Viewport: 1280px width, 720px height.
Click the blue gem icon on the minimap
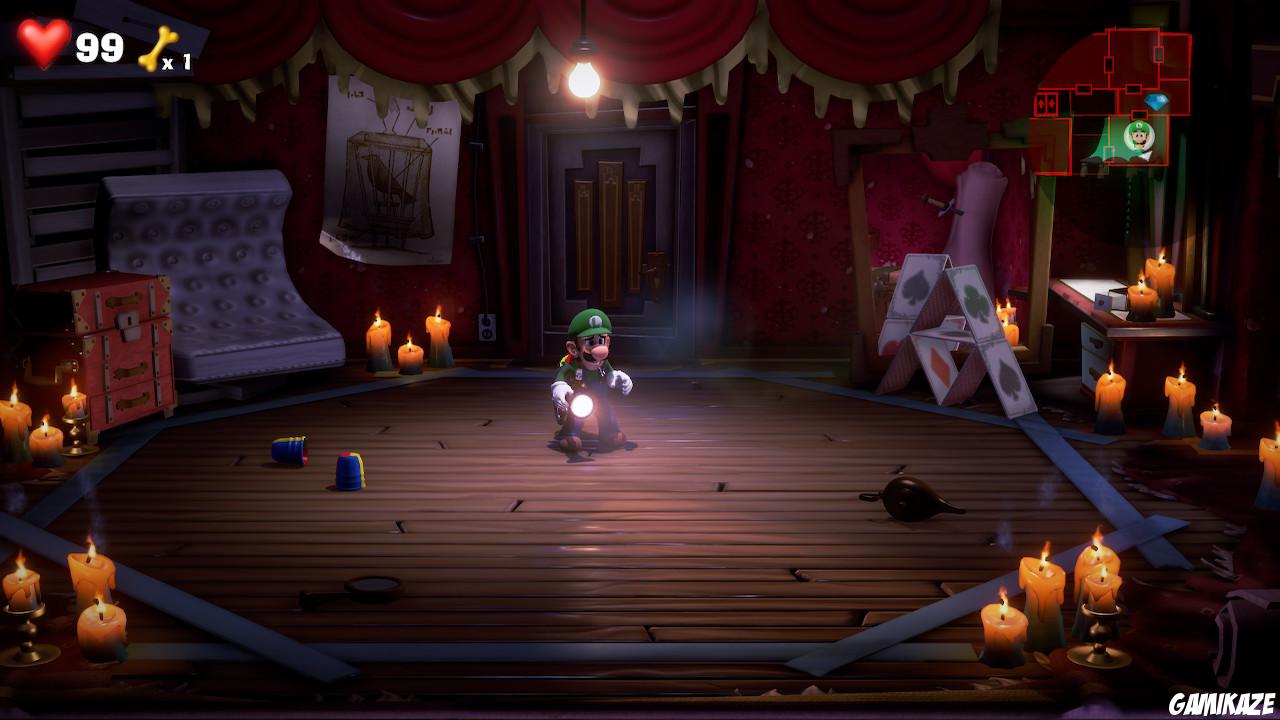1156,100
